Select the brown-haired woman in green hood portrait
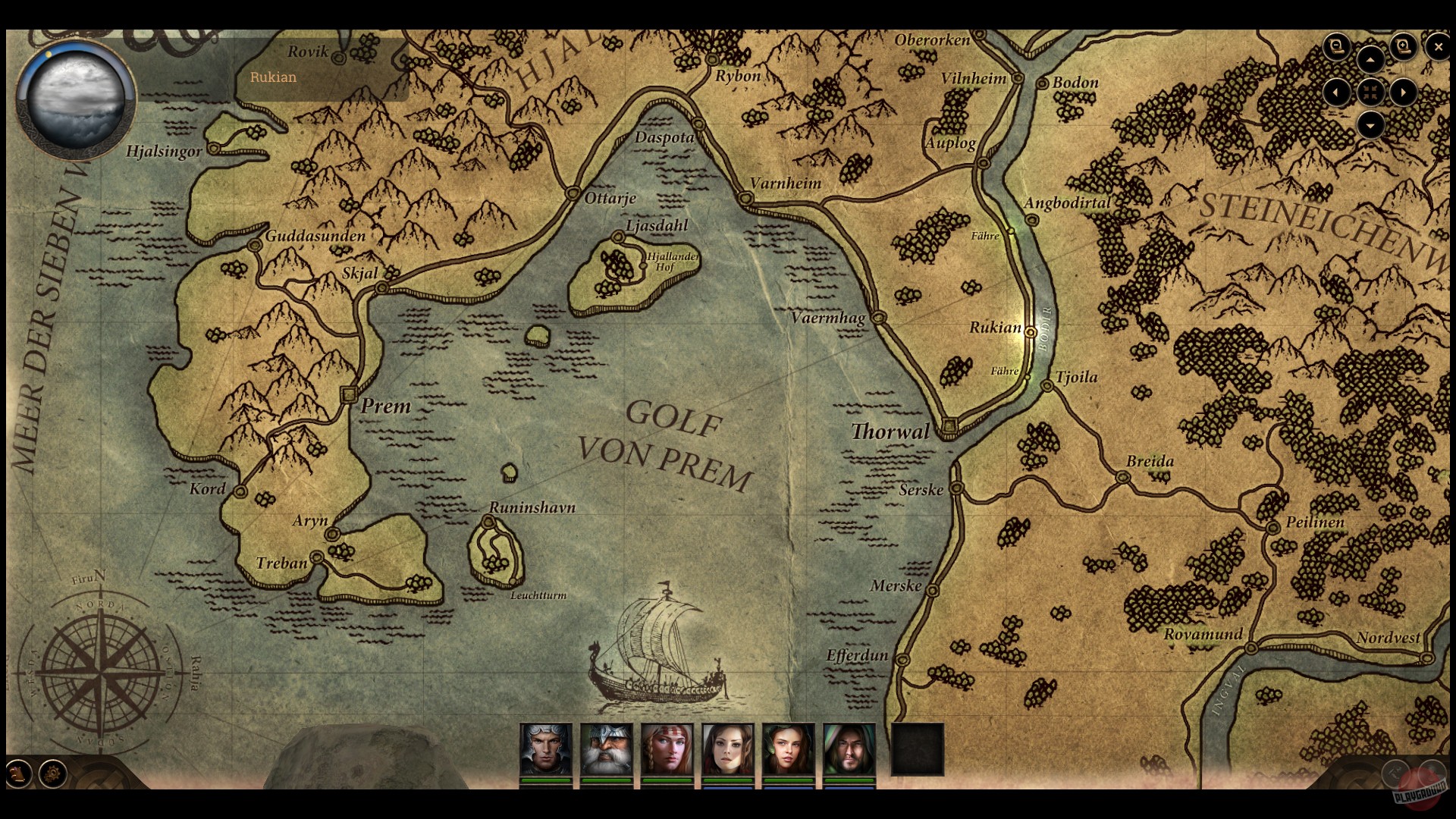 (789, 749)
